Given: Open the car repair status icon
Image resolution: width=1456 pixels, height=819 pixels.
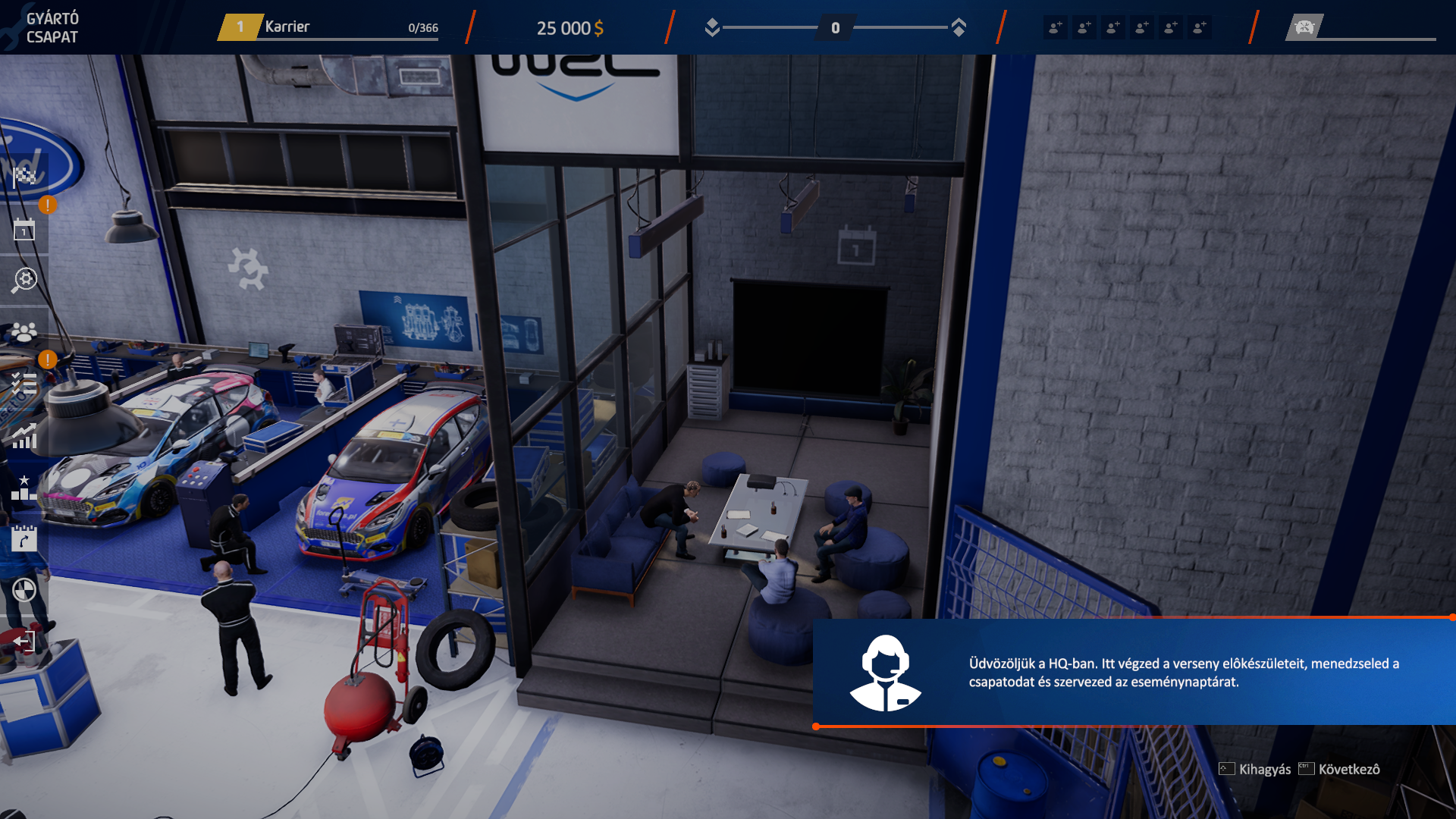Looking at the screenshot, I should [x=1304, y=28].
